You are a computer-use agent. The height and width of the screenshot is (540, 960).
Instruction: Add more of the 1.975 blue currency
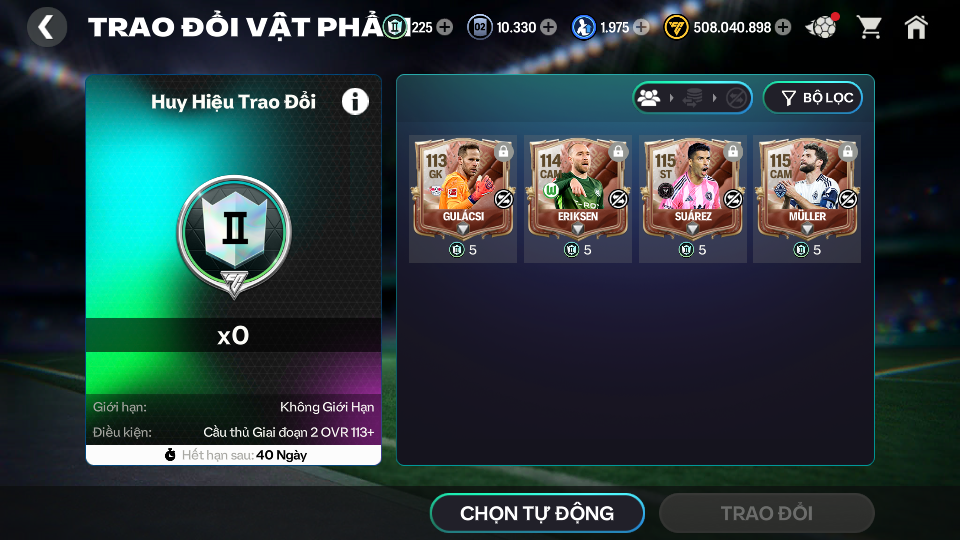point(641,27)
